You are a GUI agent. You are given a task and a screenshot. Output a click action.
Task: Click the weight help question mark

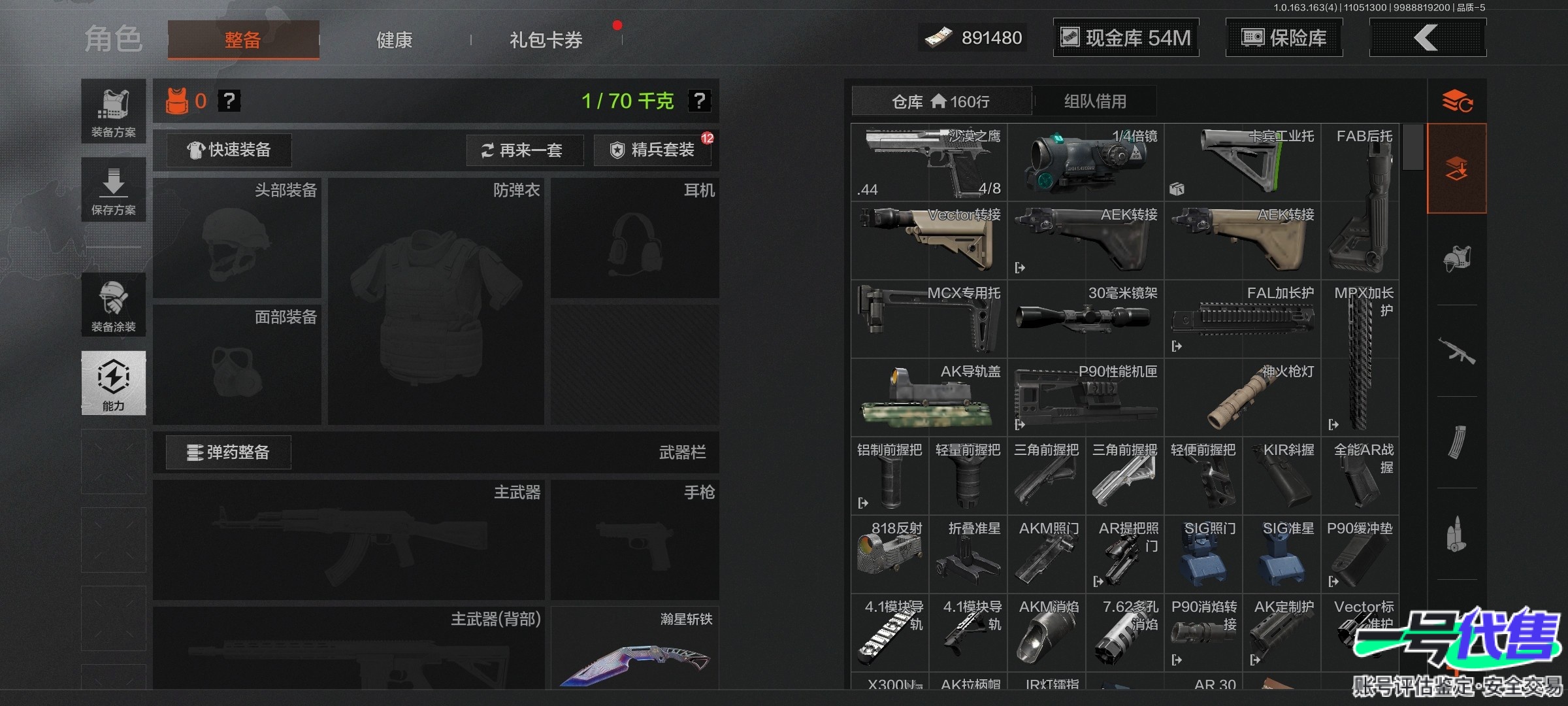pos(699,101)
